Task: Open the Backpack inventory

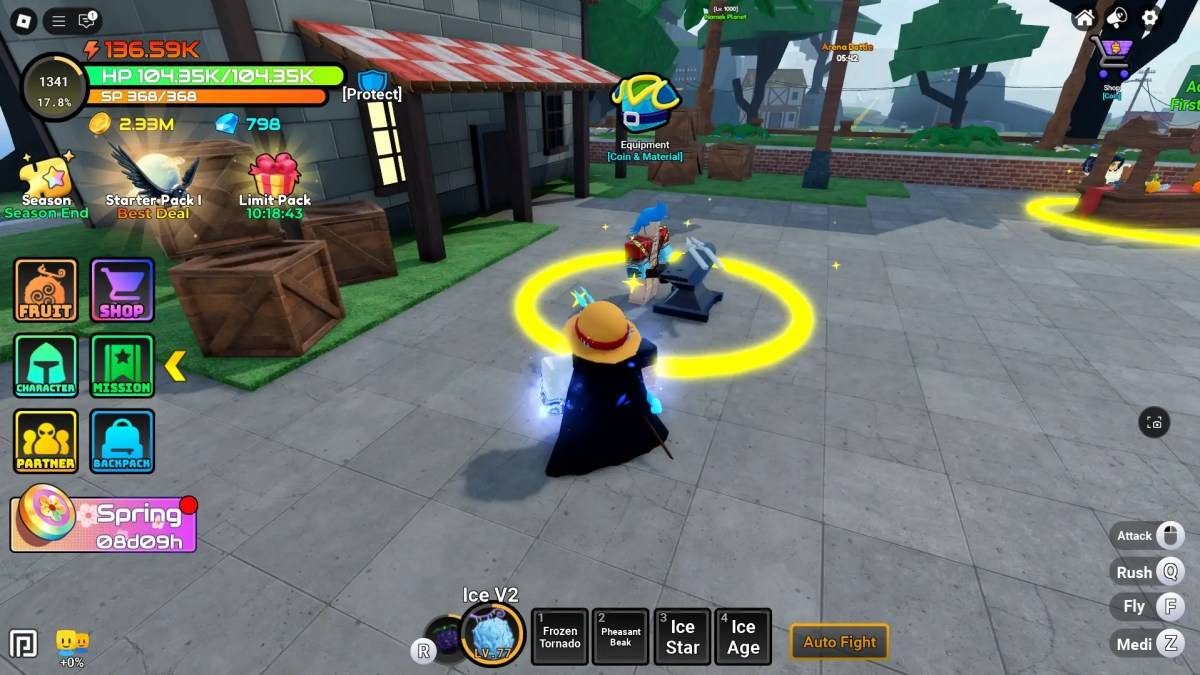Action: pyautogui.click(x=122, y=441)
